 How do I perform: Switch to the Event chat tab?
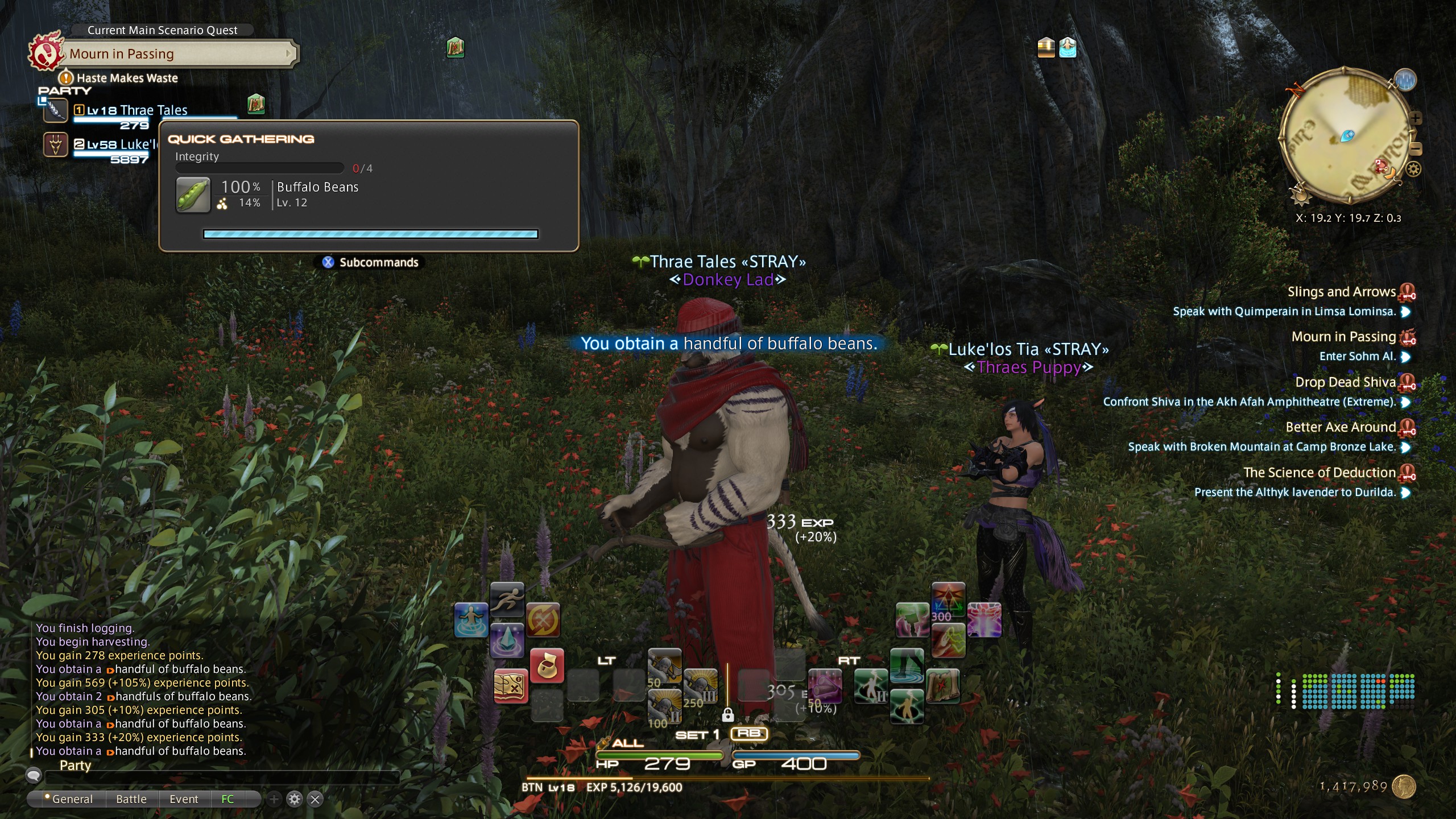coord(184,799)
